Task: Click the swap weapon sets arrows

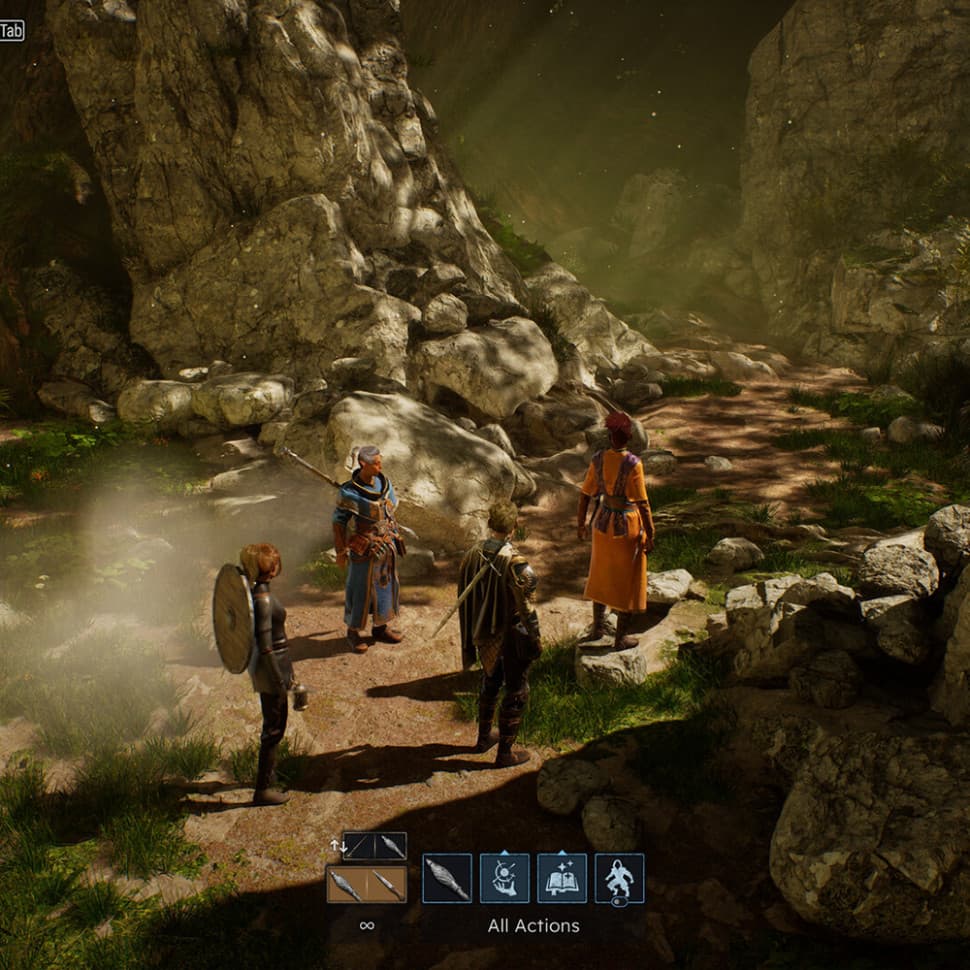Action: pyautogui.click(x=337, y=846)
